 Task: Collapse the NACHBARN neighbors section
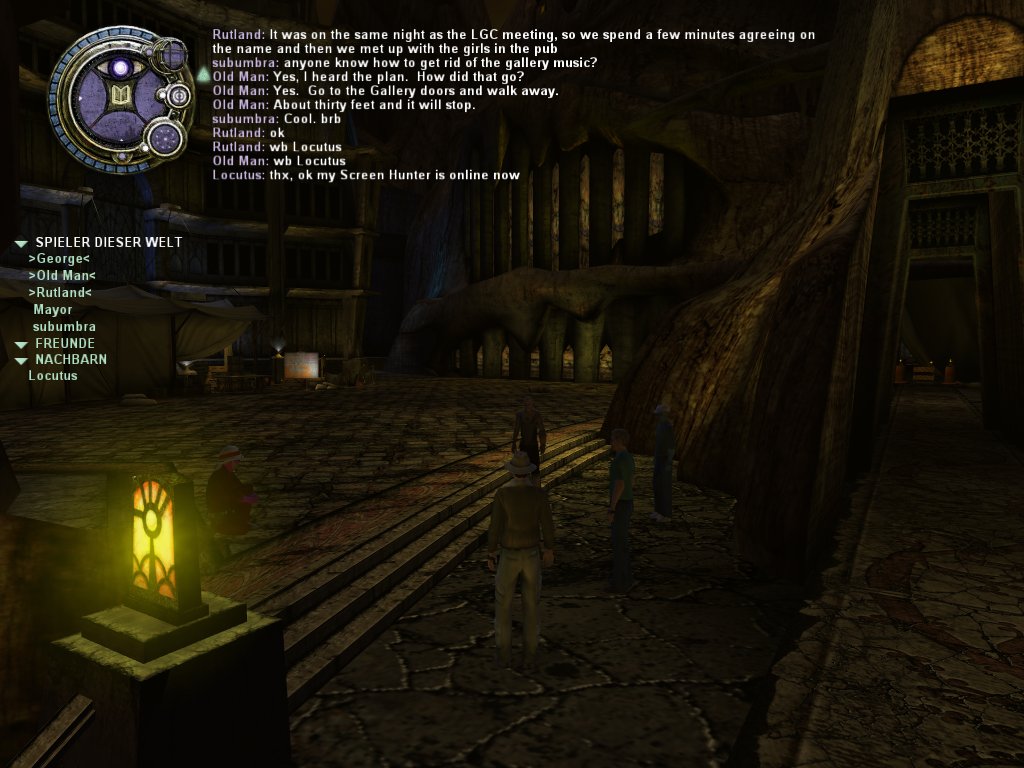coord(21,360)
